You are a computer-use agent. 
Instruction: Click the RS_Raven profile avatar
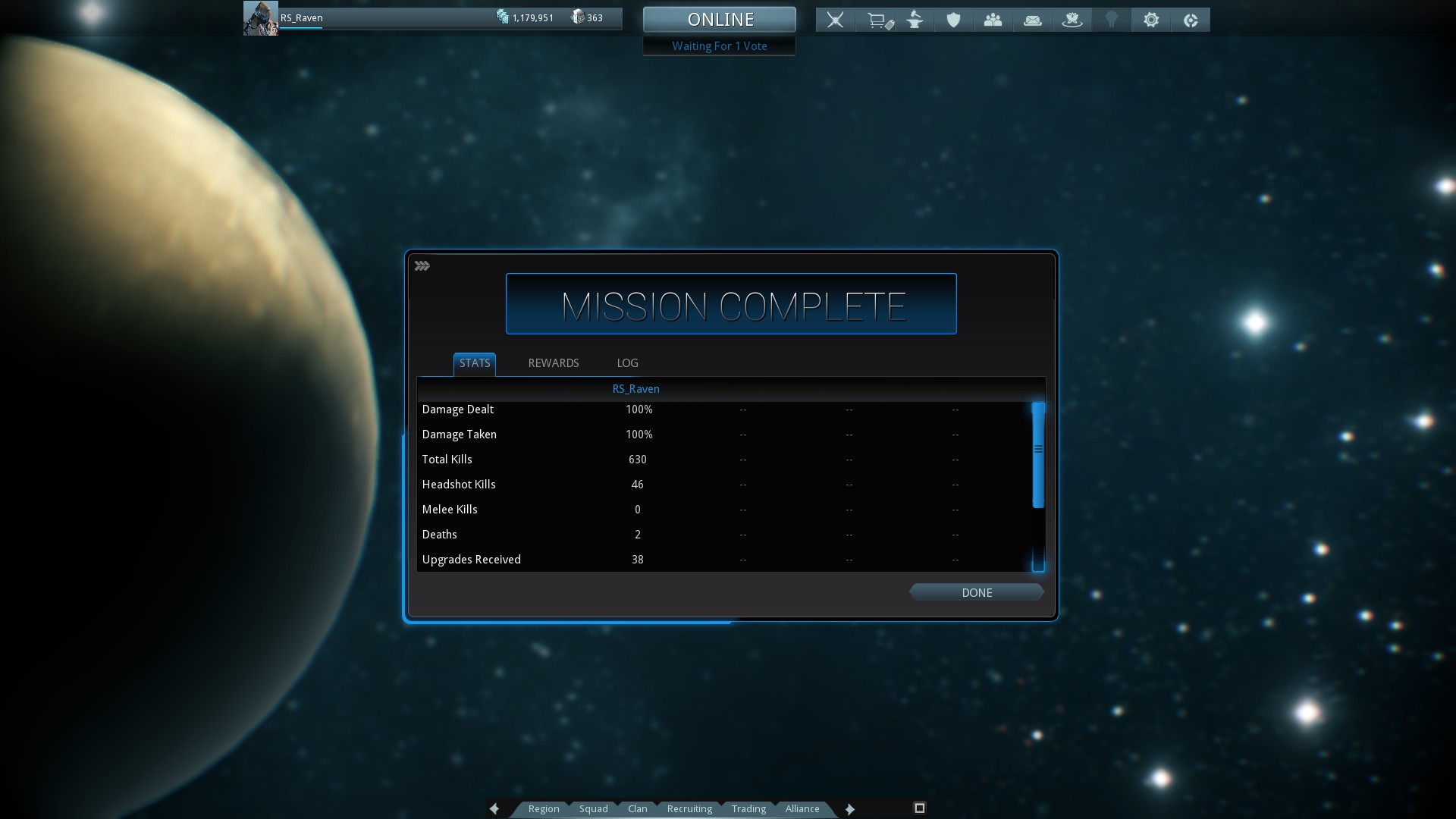click(x=260, y=19)
